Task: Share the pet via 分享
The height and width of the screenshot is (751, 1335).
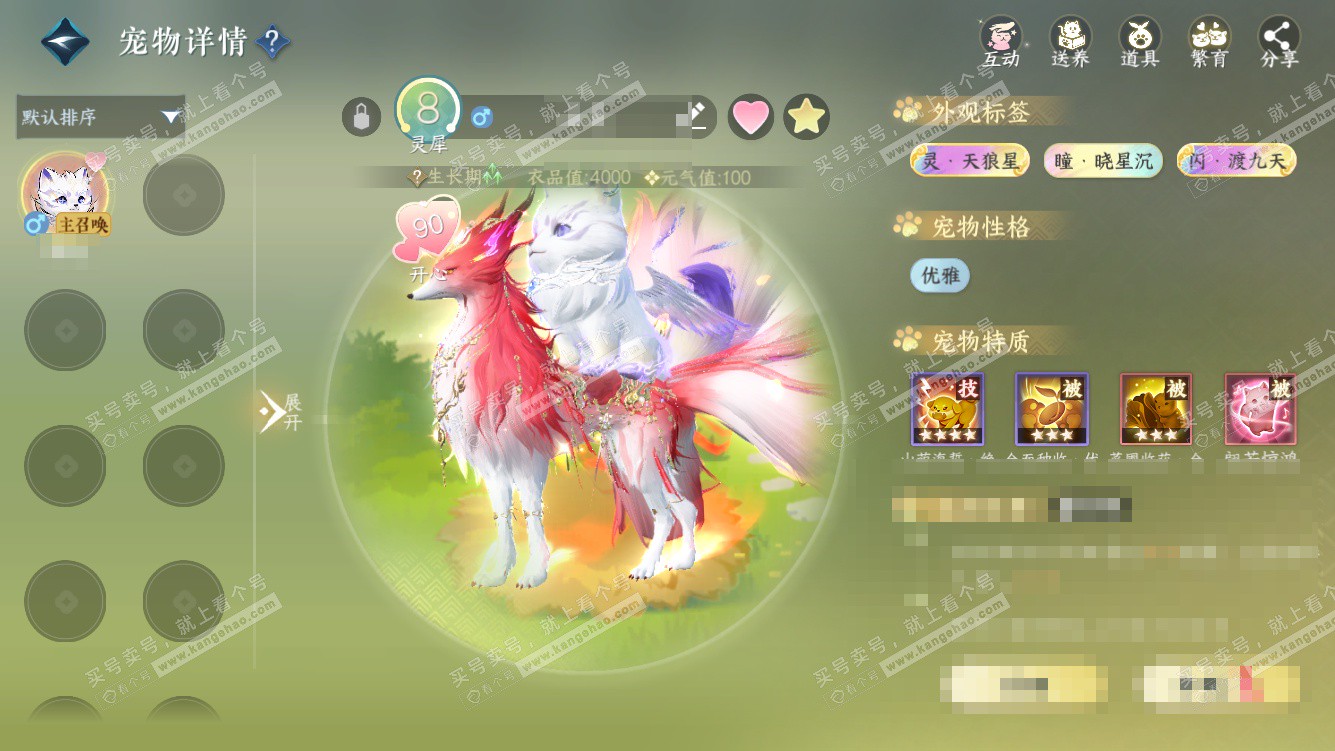Action: click(x=1279, y=42)
